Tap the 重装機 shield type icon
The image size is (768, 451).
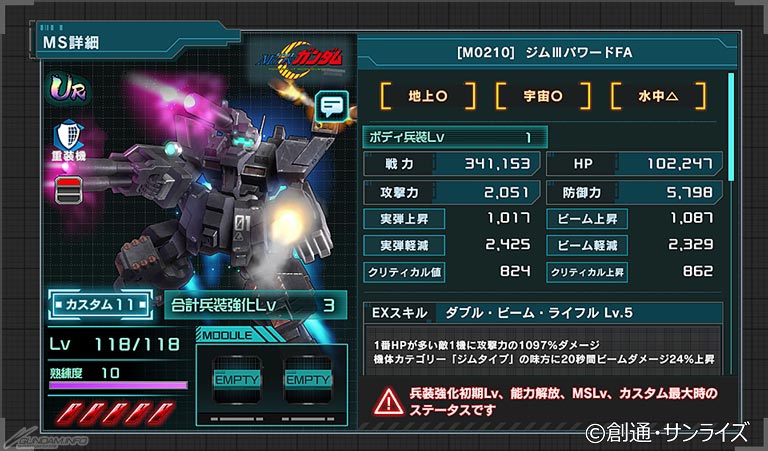coord(69,138)
